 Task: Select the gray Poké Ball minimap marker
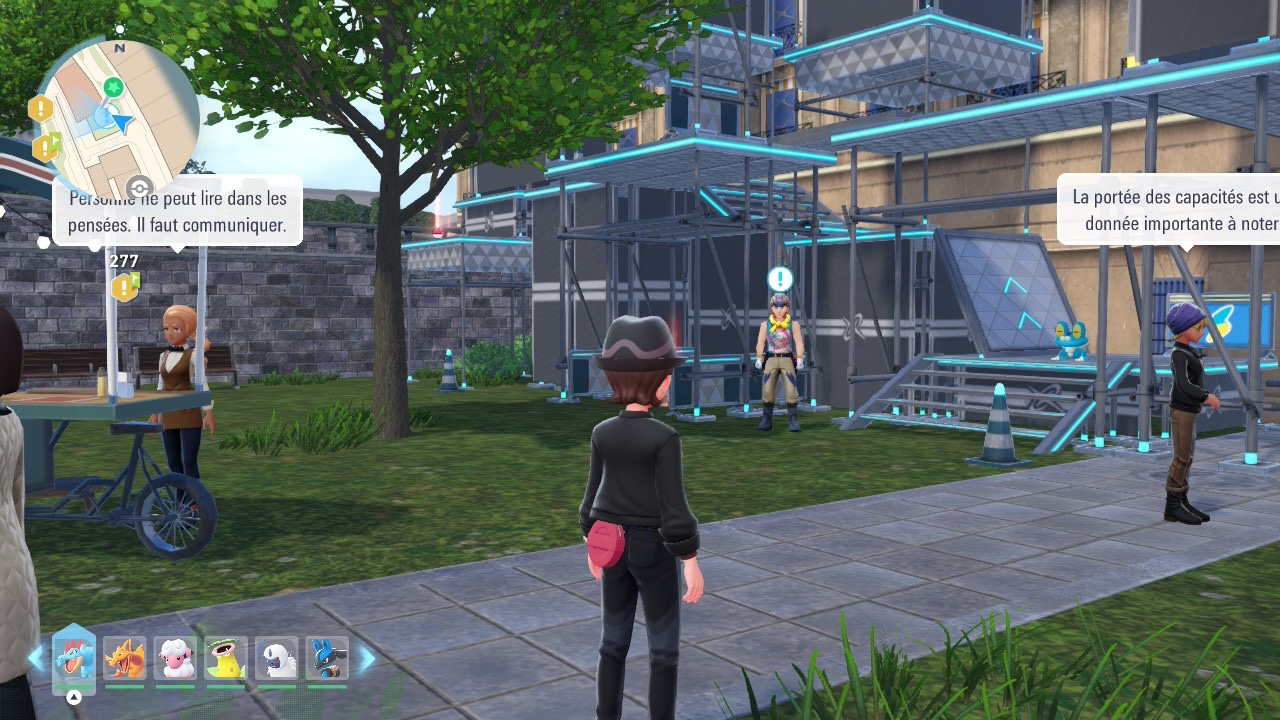coord(139,187)
